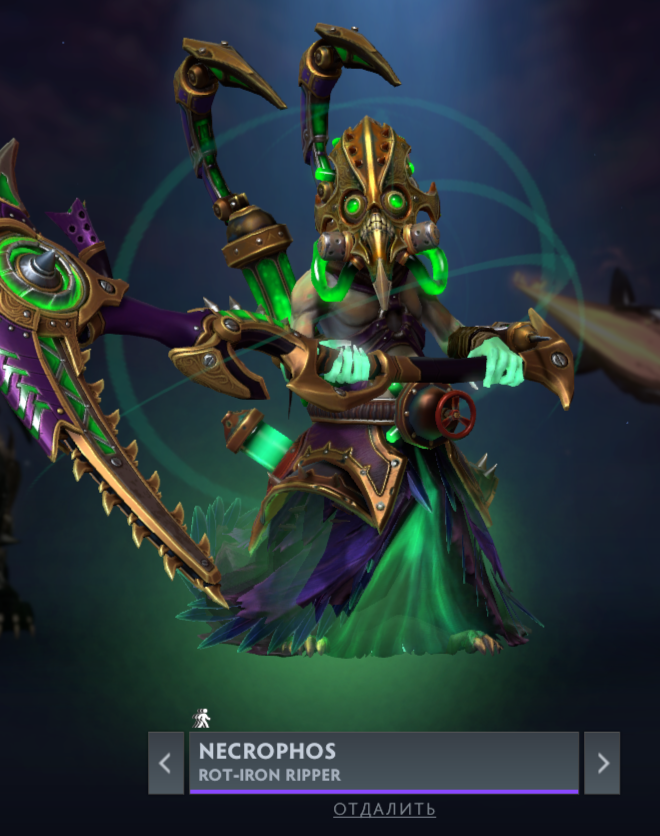Screen dimensions: 660x836
Task: Click the ОТДАЛИТЬ zoom-out link
Action: click(385, 809)
